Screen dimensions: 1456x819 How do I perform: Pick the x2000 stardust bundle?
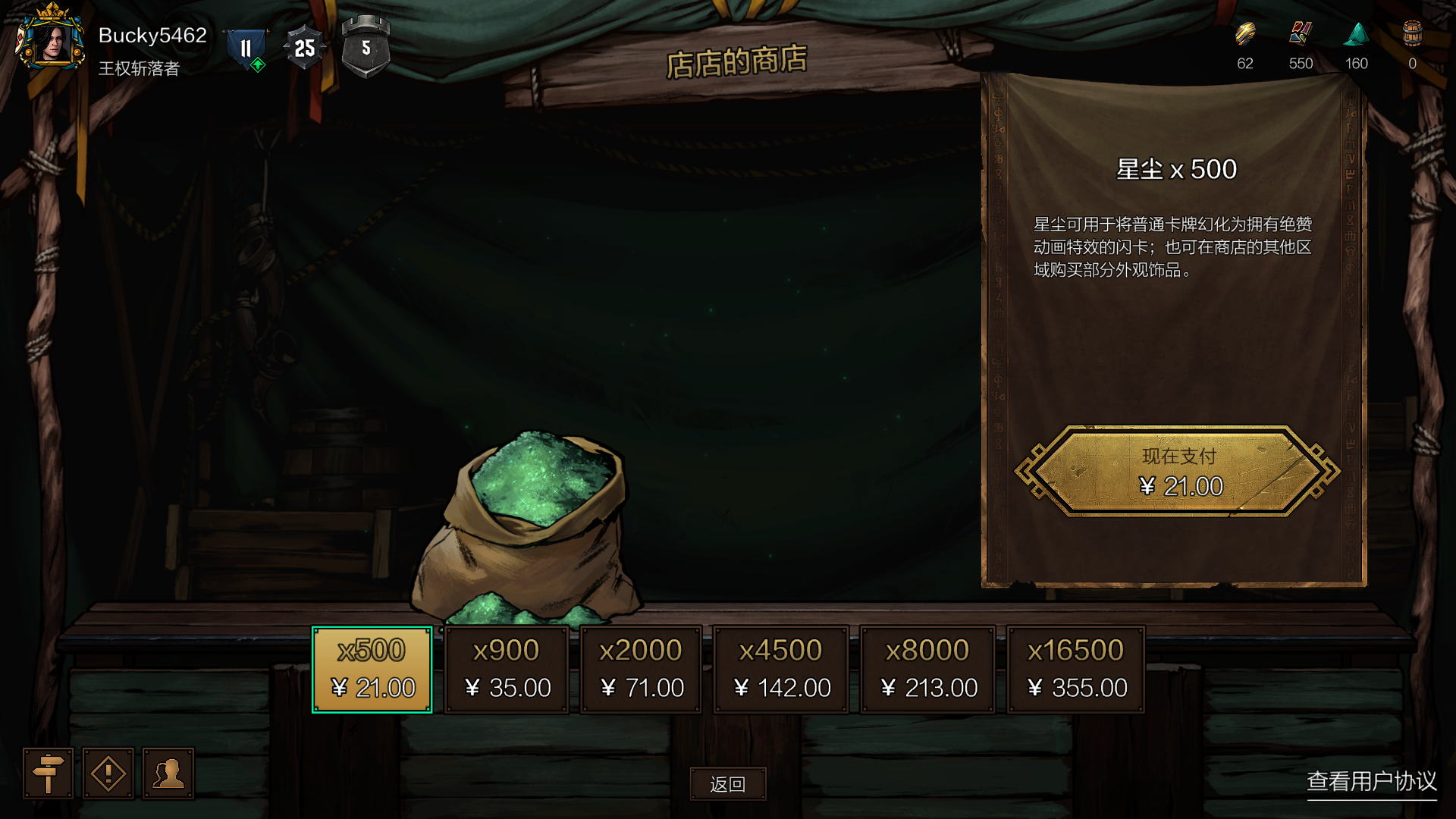tap(641, 670)
